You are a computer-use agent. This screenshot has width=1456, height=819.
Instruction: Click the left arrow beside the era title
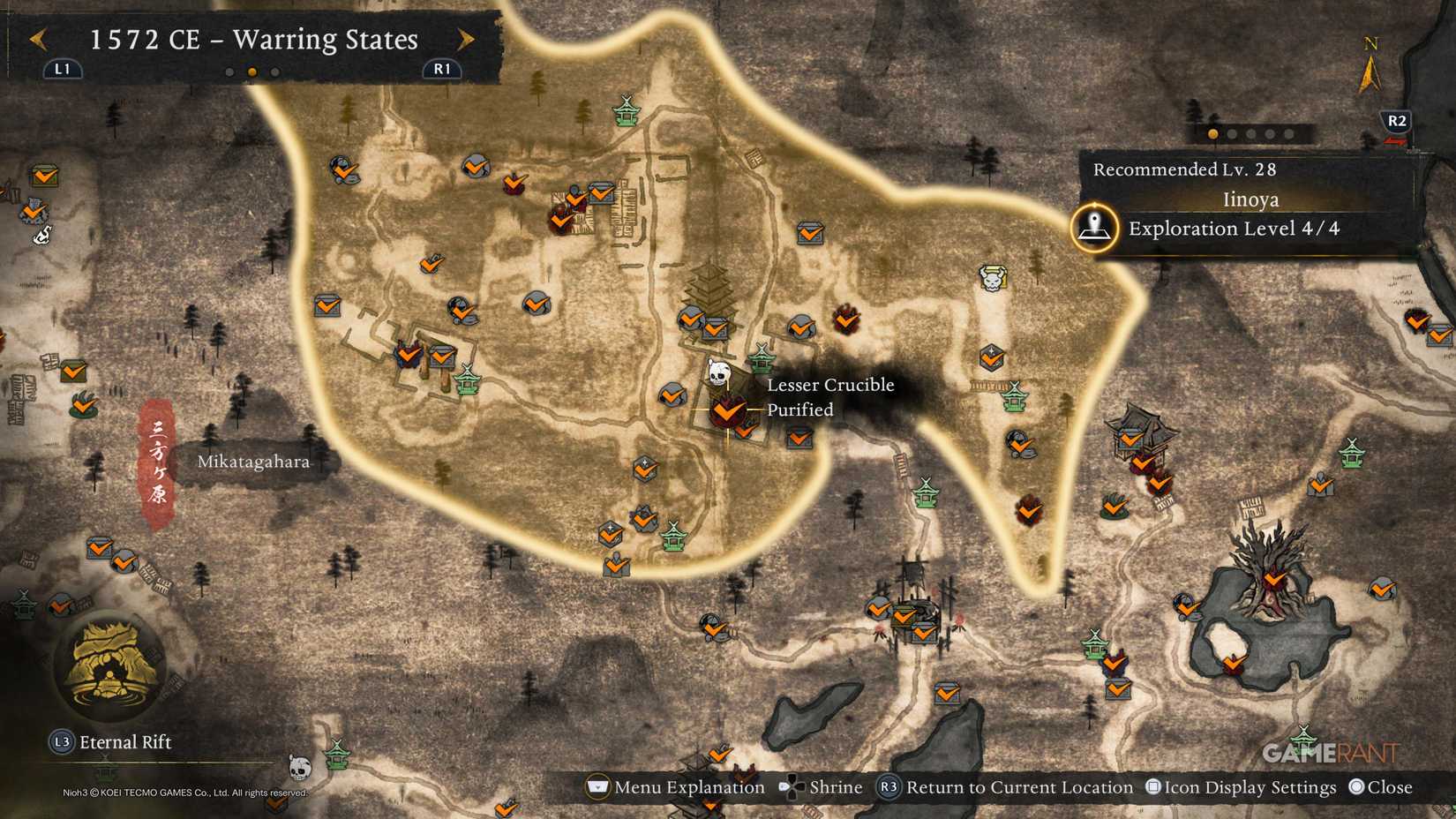[x=37, y=40]
